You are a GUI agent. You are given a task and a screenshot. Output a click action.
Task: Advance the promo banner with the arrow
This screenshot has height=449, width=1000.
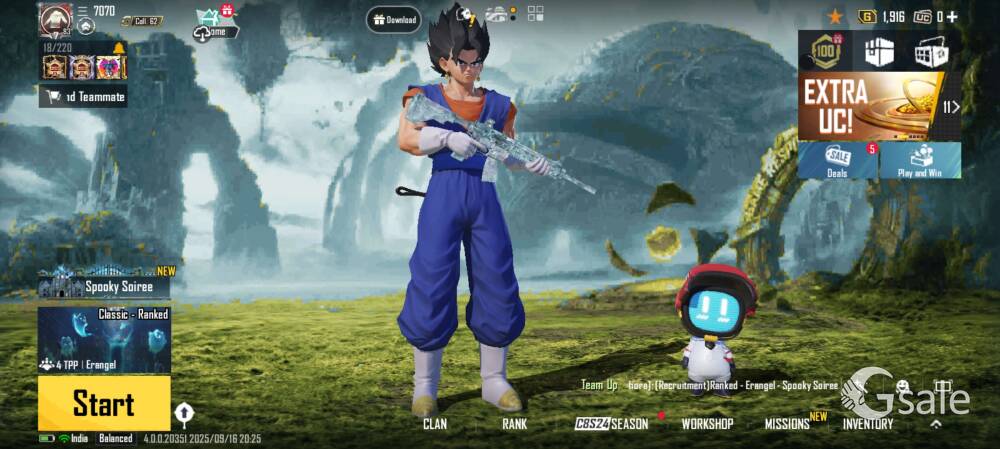951,107
